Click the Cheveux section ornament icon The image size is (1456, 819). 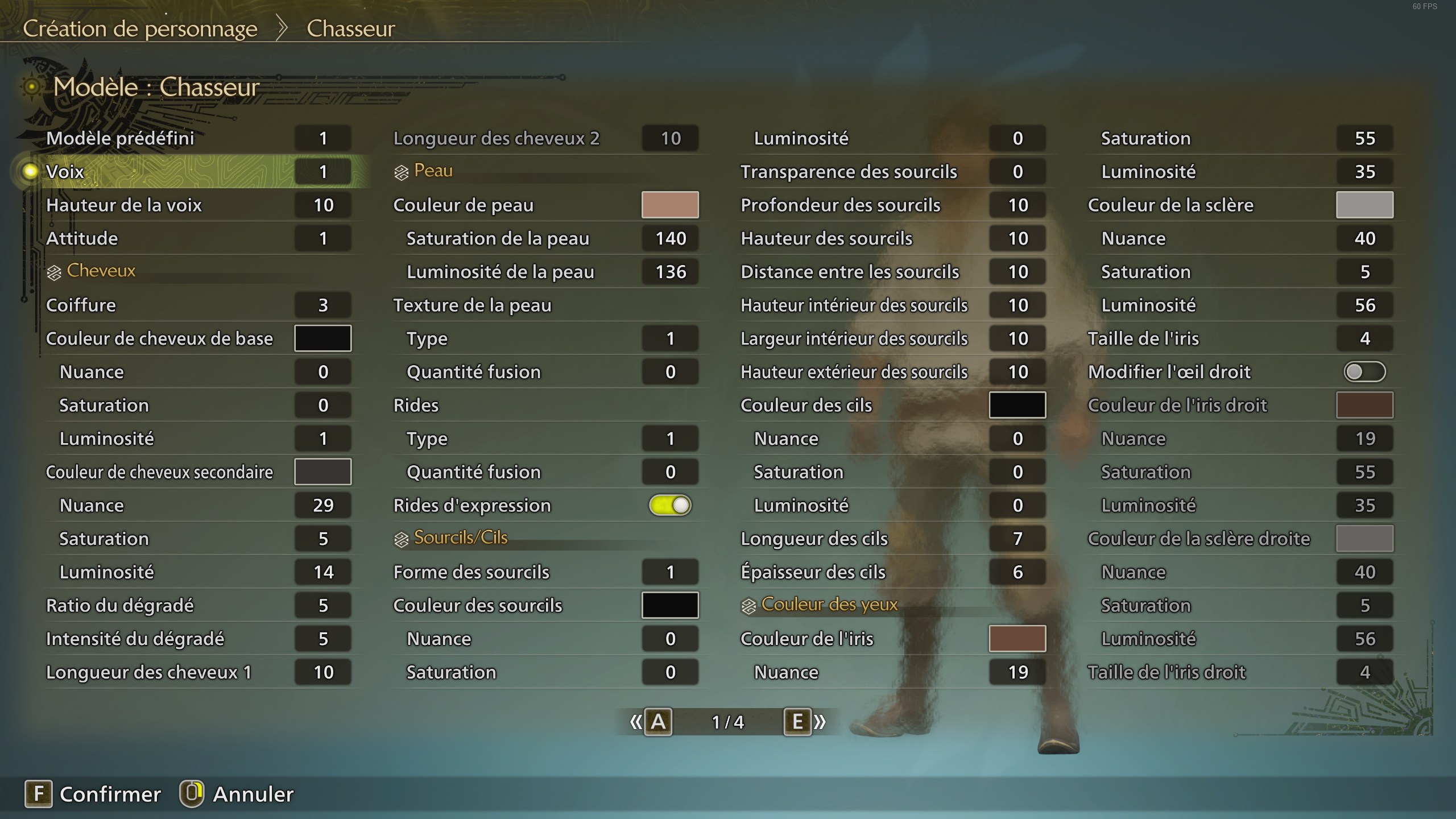53,271
